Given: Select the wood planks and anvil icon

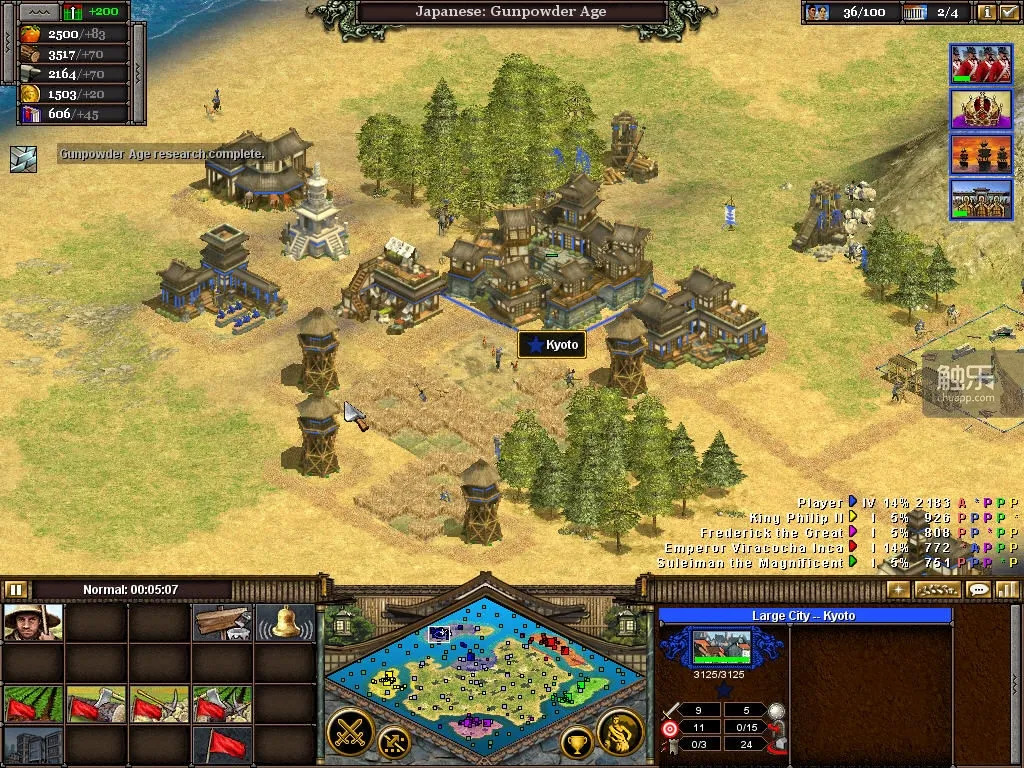Looking at the screenshot, I should tap(222, 622).
